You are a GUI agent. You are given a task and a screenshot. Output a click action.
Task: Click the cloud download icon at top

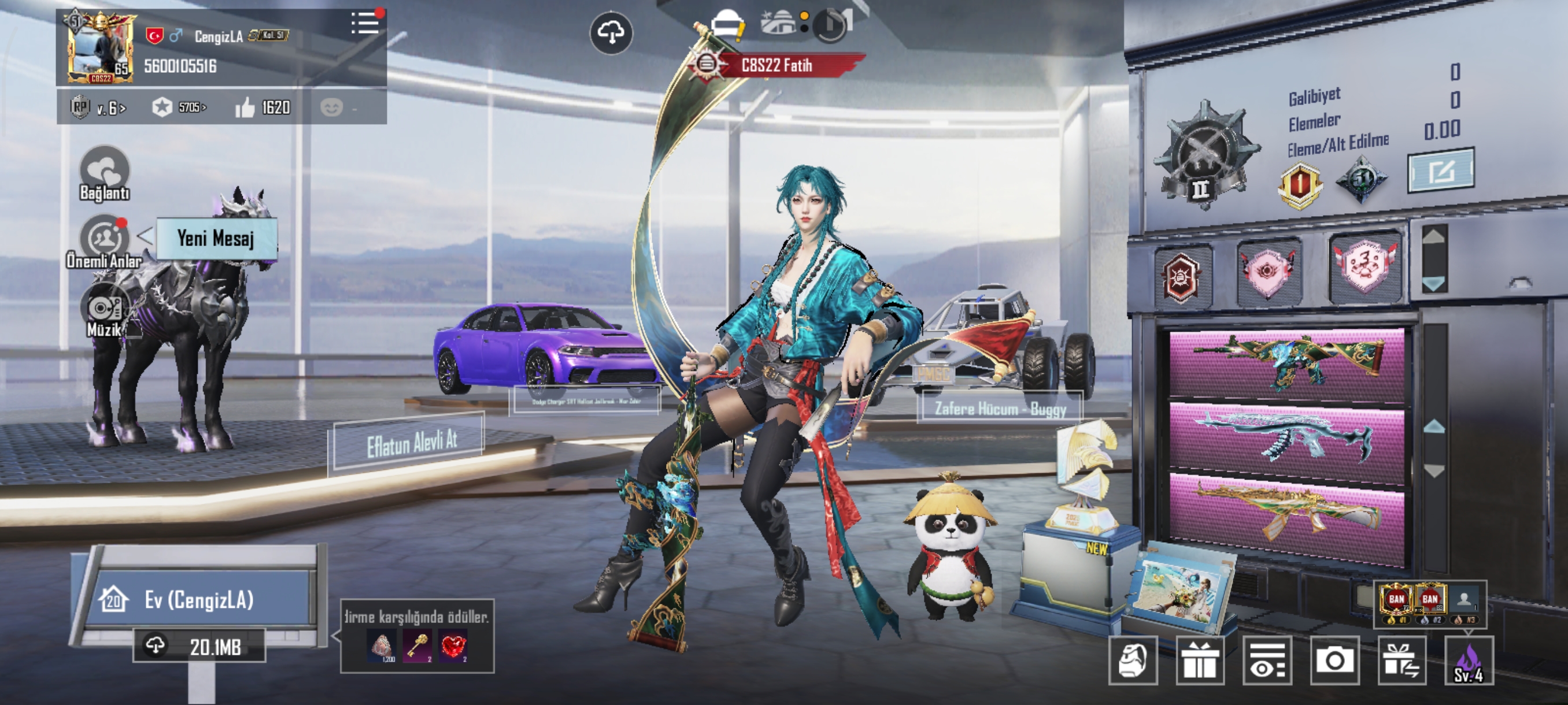tap(611, 32)
